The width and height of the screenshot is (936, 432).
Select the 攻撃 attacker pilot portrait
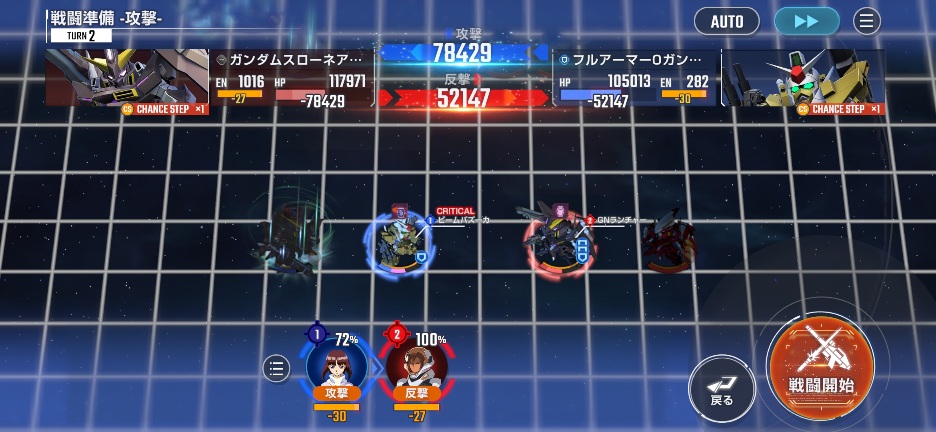coord(335,366)
